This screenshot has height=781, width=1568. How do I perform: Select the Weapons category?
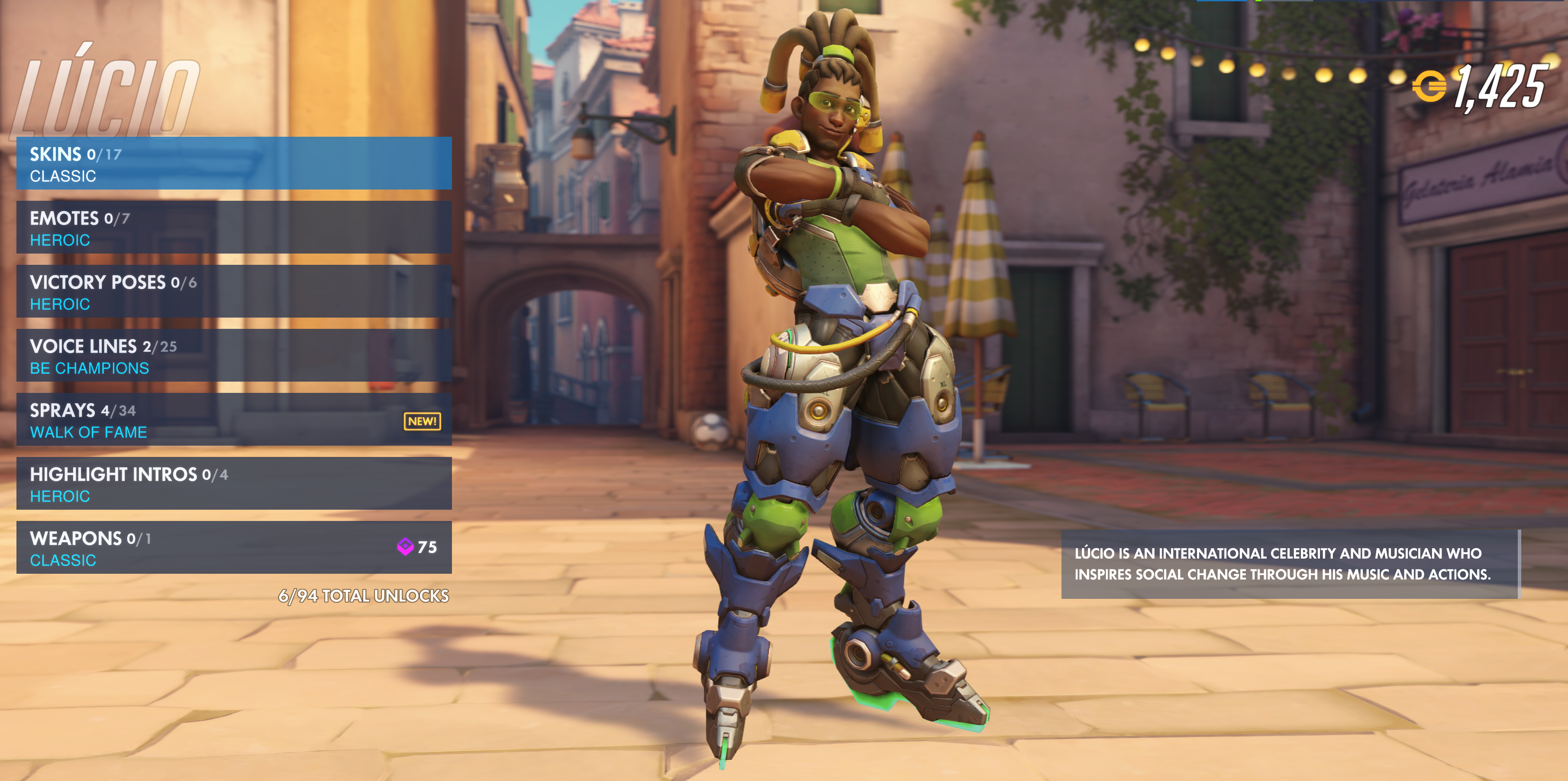pos(234,547)
